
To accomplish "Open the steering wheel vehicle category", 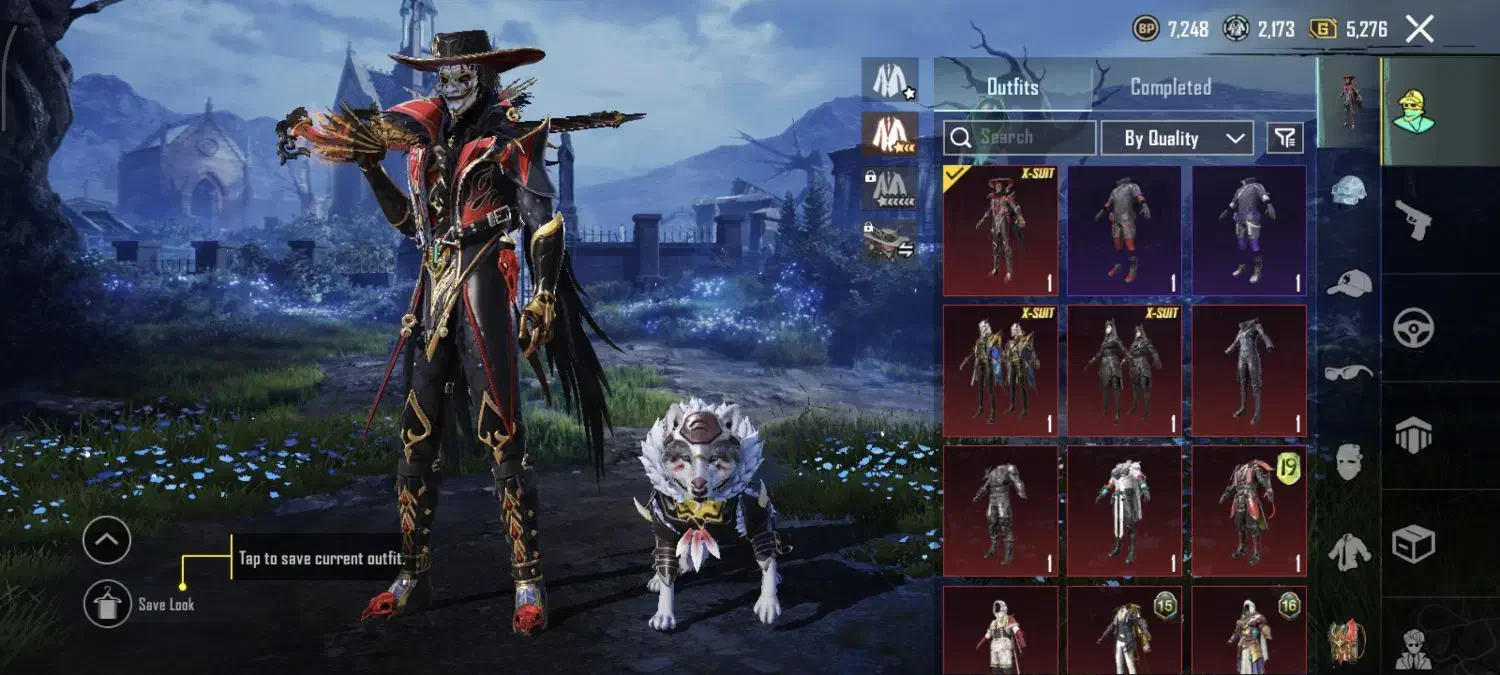I will pos(1414,328).
